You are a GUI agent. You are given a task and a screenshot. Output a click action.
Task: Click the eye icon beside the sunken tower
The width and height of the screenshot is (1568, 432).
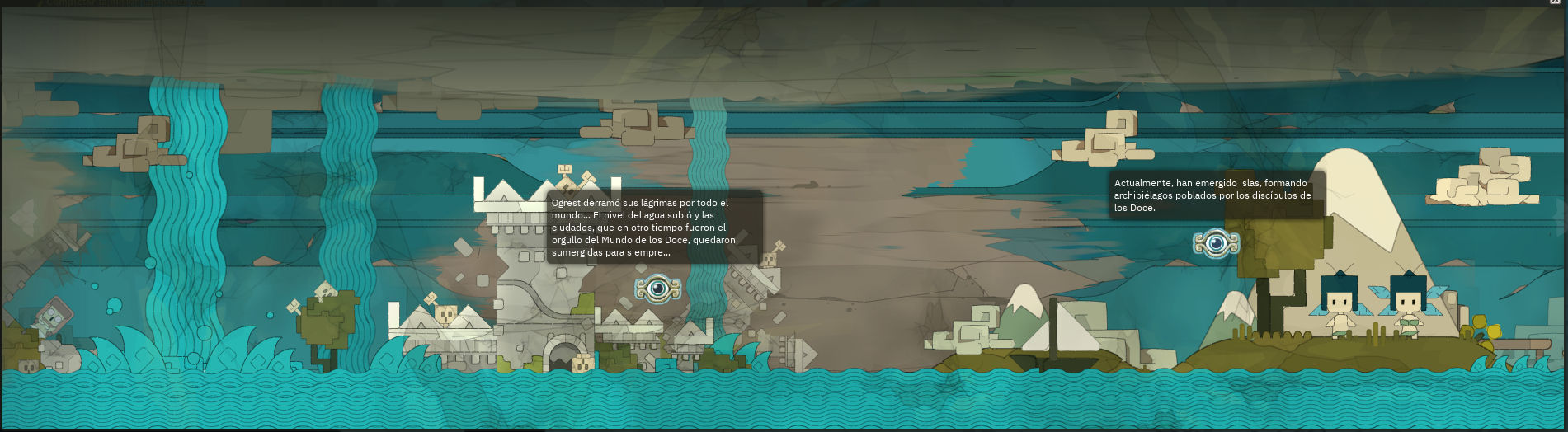657,289
